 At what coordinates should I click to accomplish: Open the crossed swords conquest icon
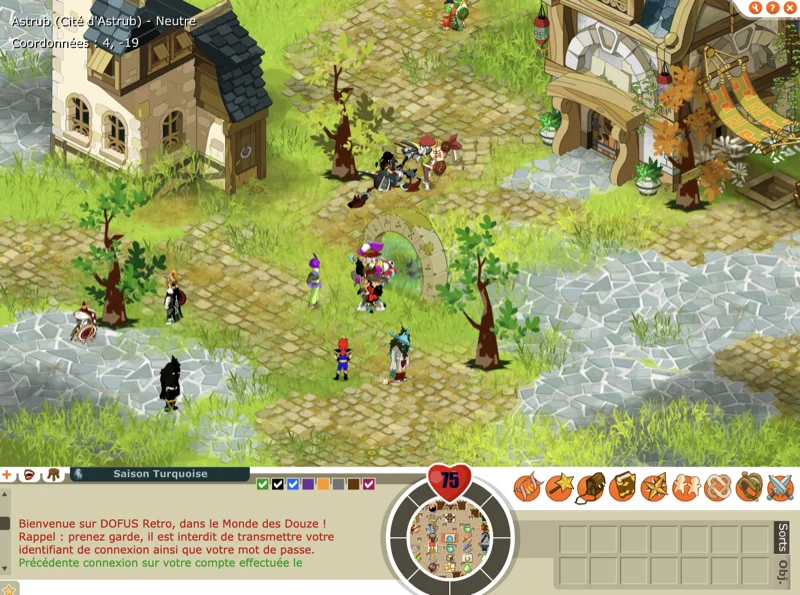pos(780,488)
